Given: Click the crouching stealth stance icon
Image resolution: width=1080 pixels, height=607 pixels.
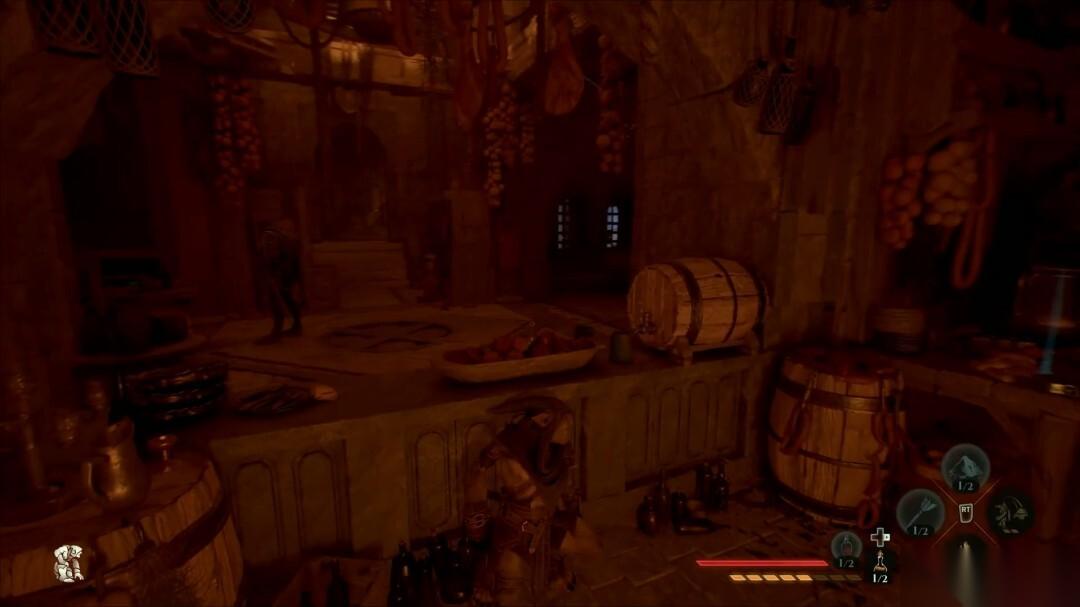Looking at the screenshot, I should 68,563.
